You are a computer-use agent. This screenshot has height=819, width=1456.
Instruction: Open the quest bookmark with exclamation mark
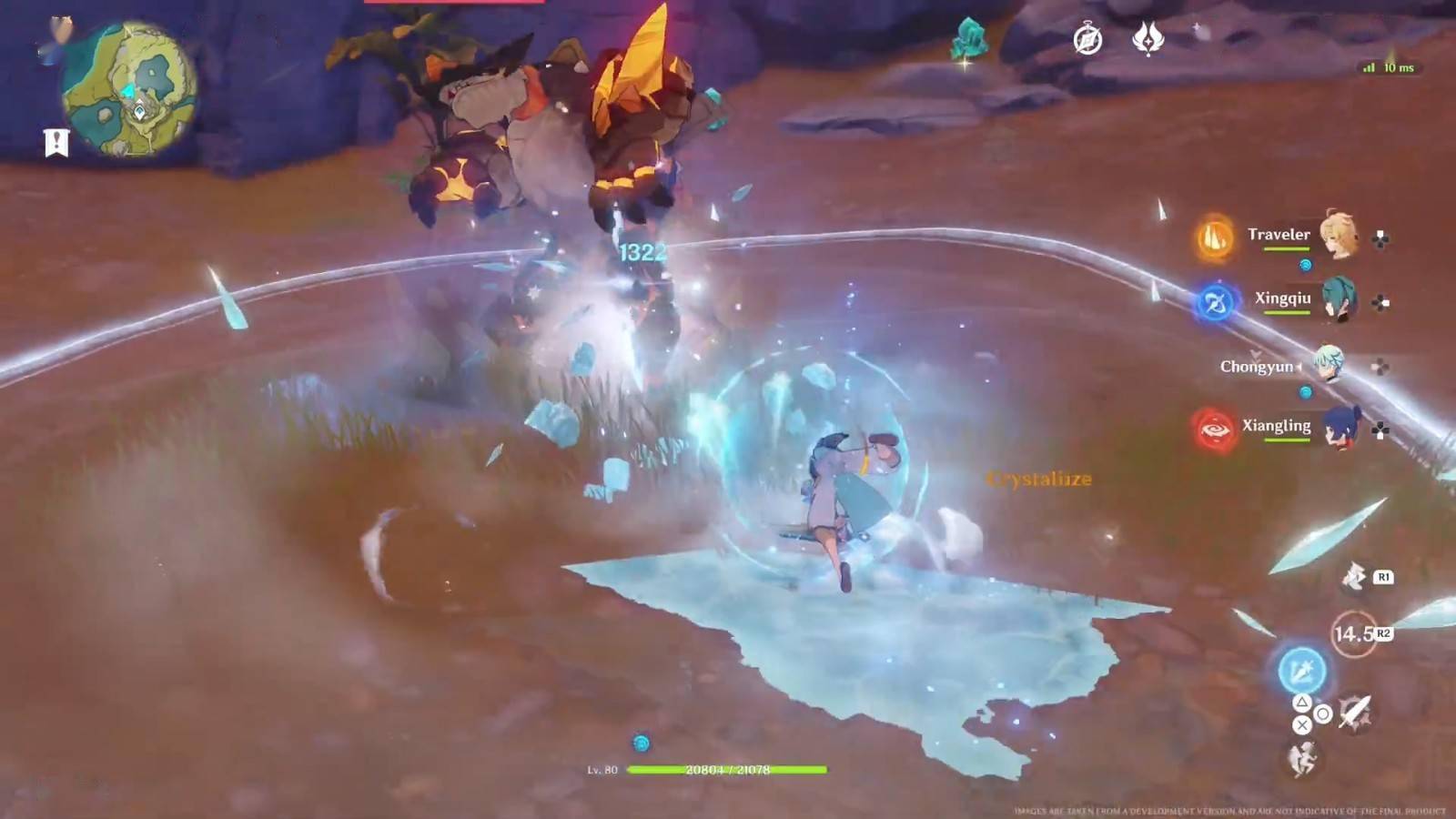(56, 143)
